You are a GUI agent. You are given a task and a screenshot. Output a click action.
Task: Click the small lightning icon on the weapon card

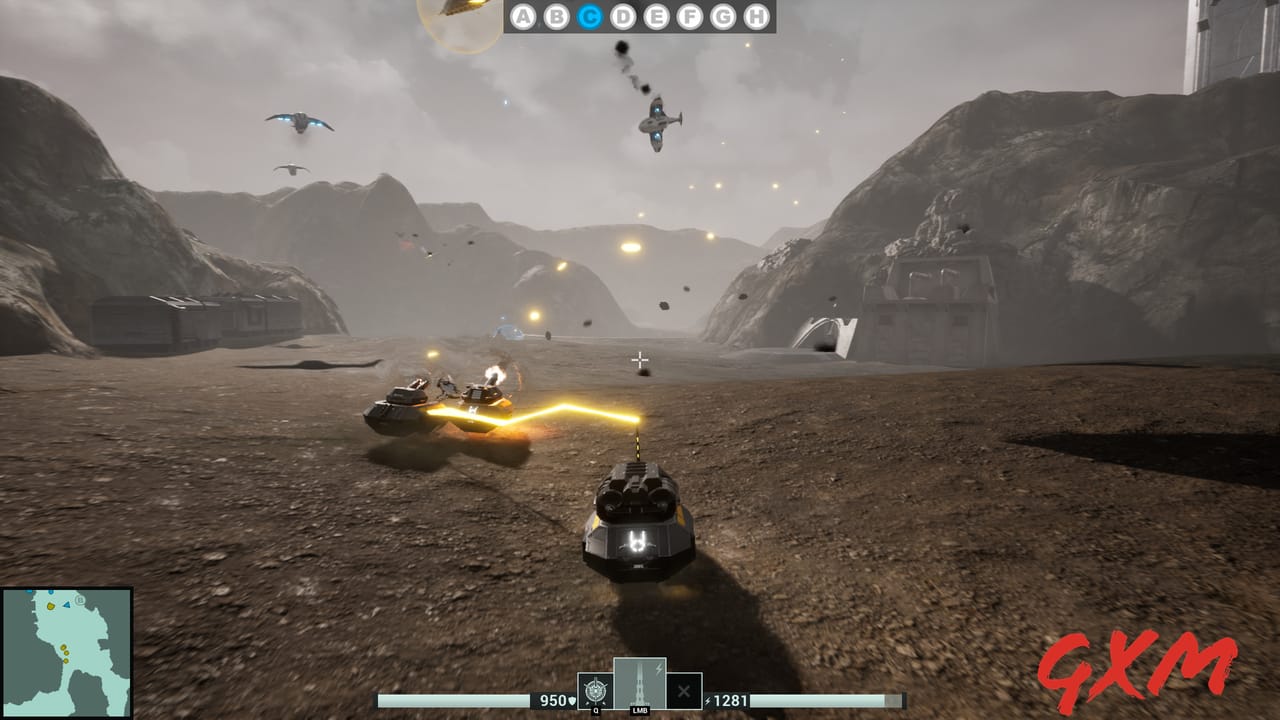[658, 669]
